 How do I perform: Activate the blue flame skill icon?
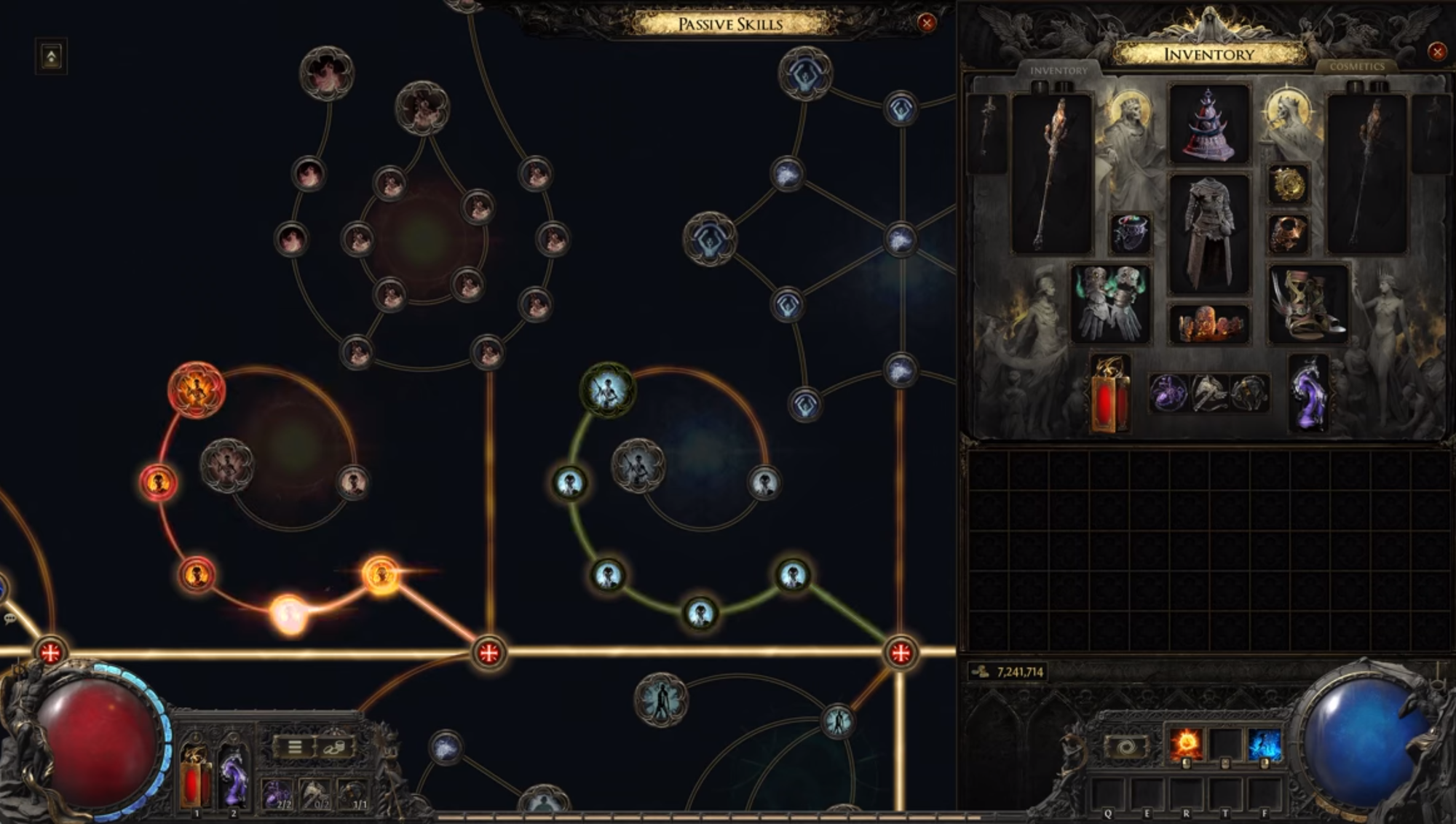click(1264, 745)
